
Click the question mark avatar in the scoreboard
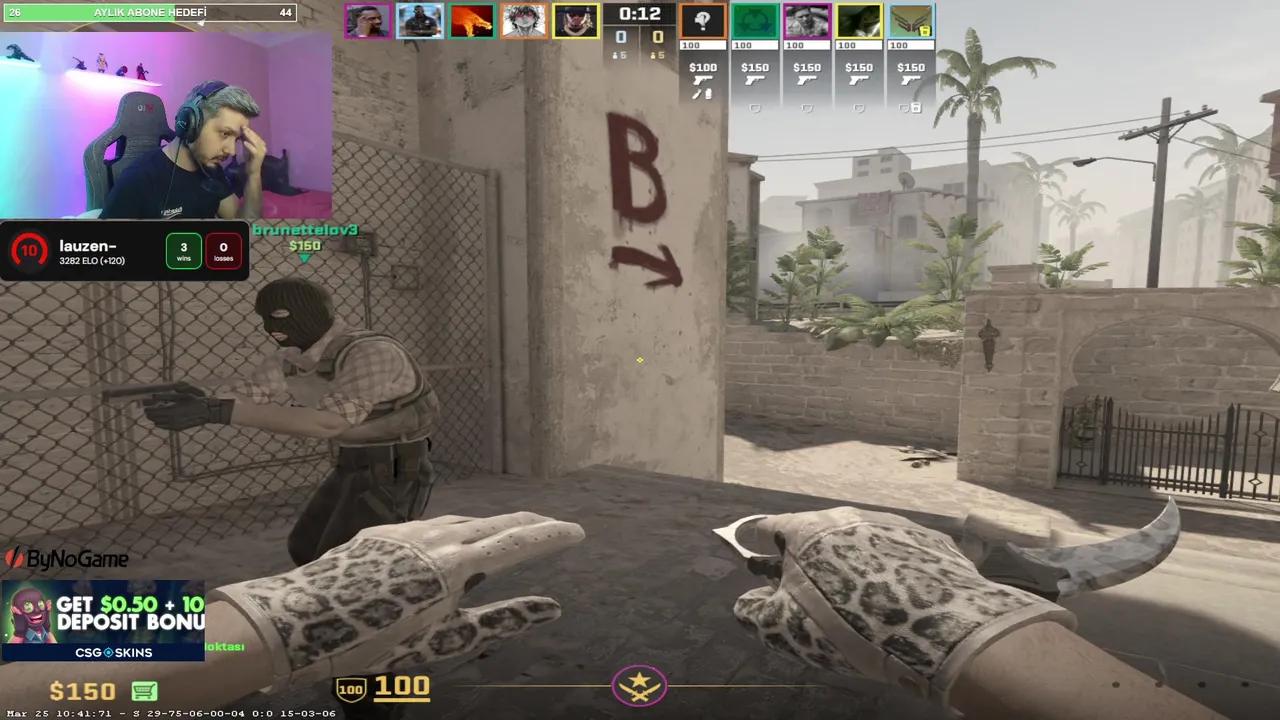(703, 19)
